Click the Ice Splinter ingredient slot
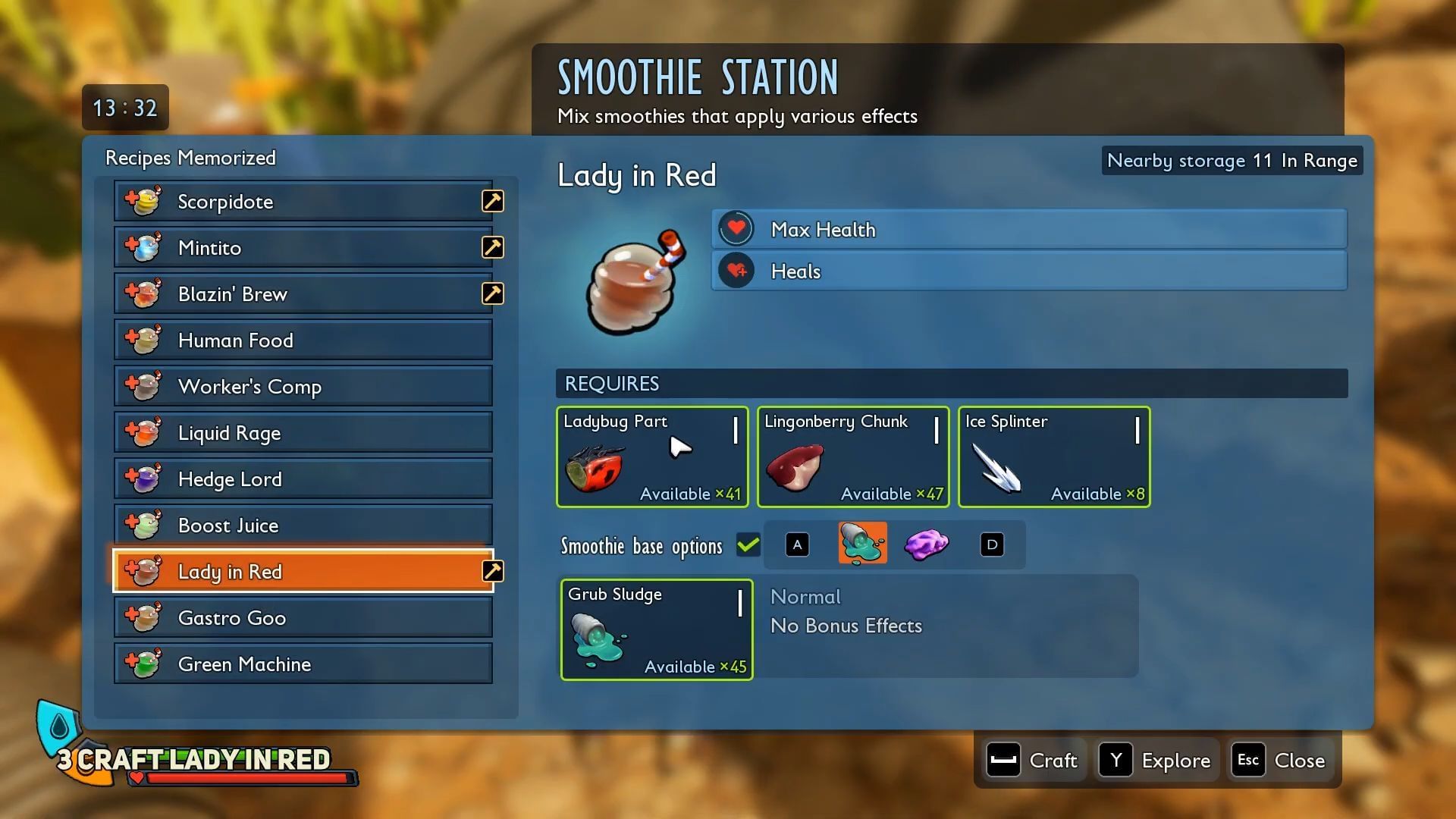Screen dimensions: 1456x819 (x=1054, y=457)
